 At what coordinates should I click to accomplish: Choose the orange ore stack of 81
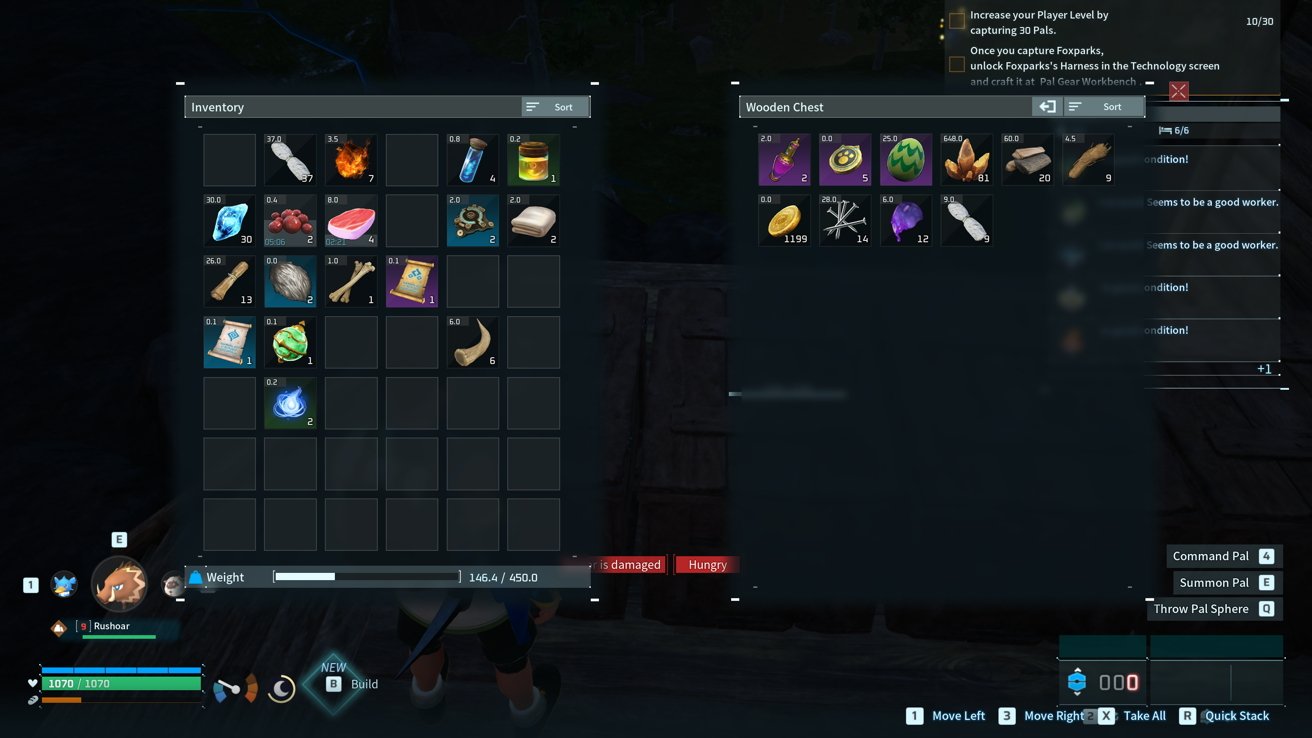point(967,160)
